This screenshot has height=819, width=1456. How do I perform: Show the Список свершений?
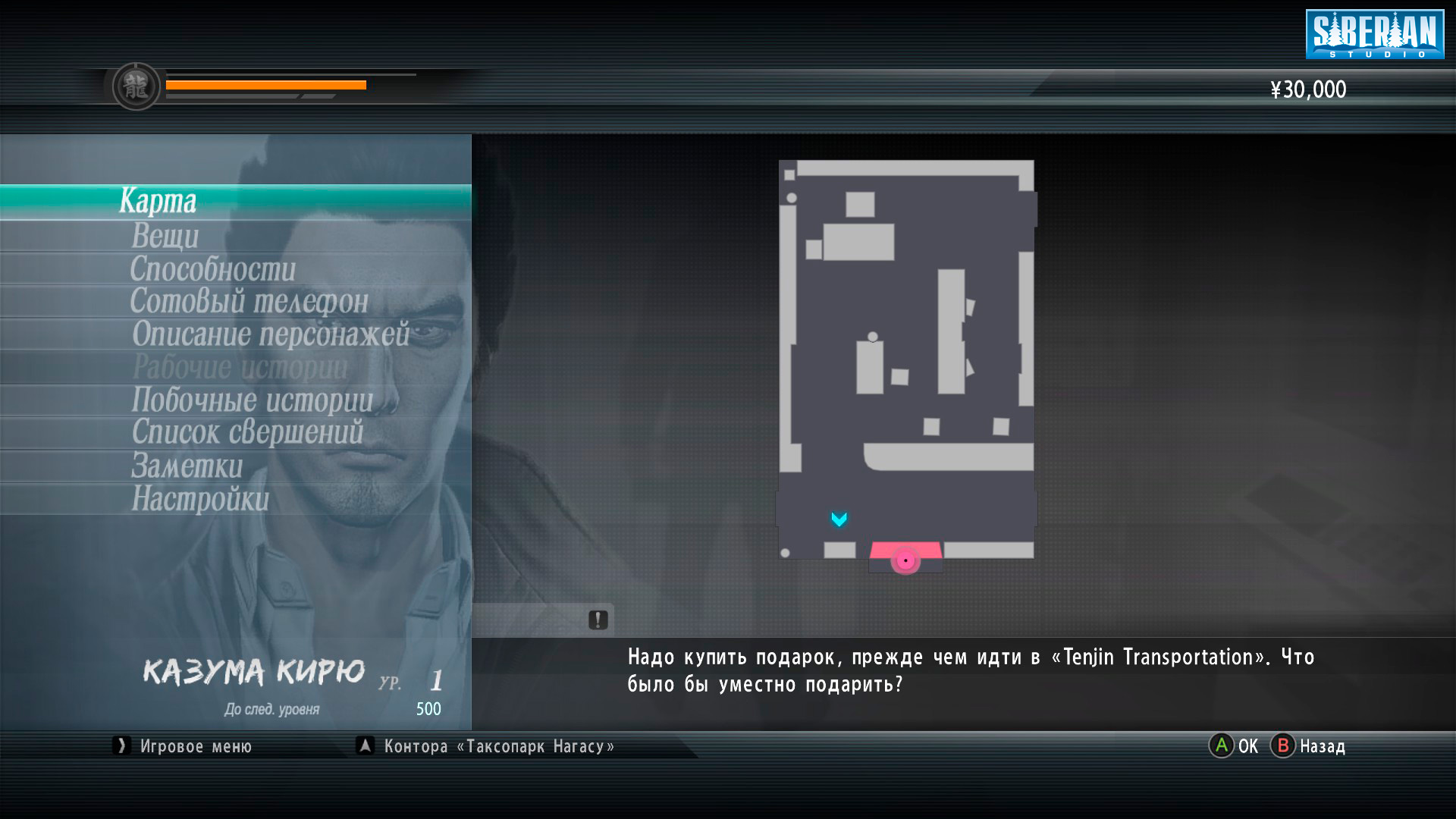[247, 433]
